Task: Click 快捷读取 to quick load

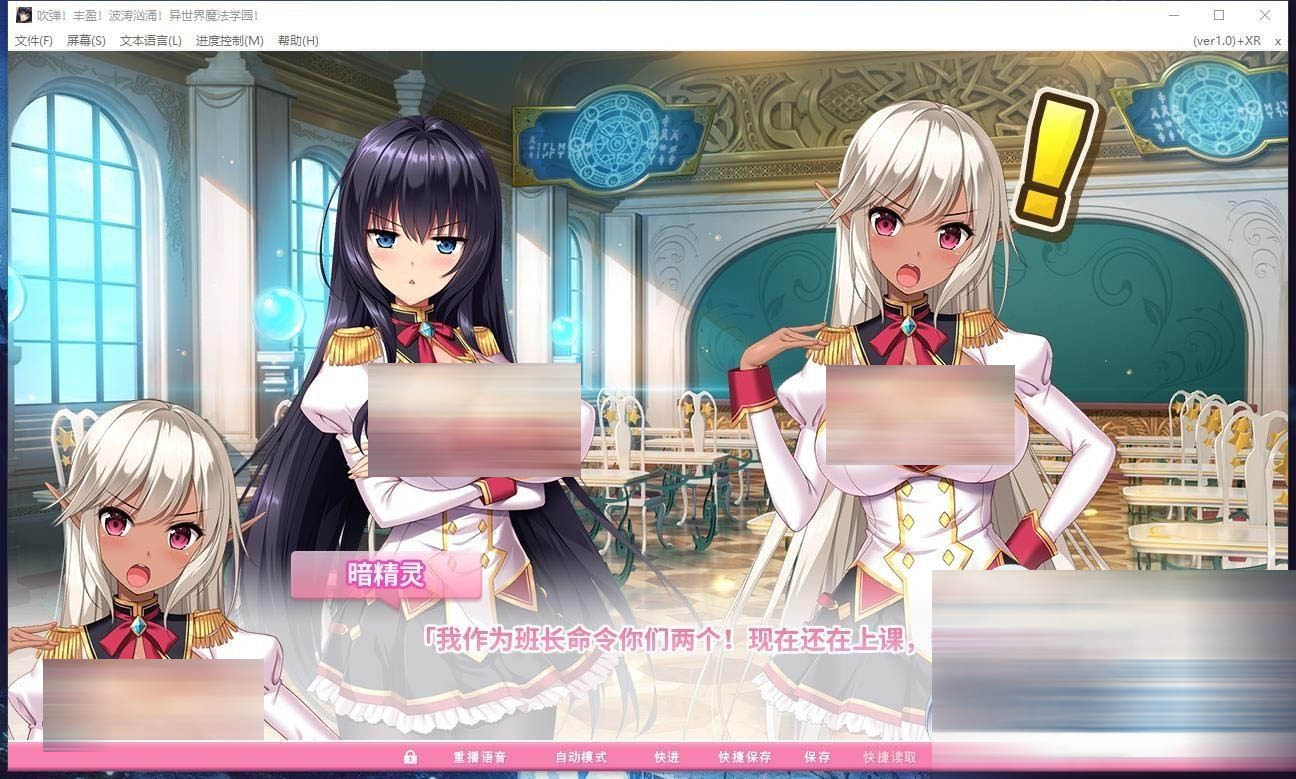Action: pyautogui.click(x=889, y=757)
